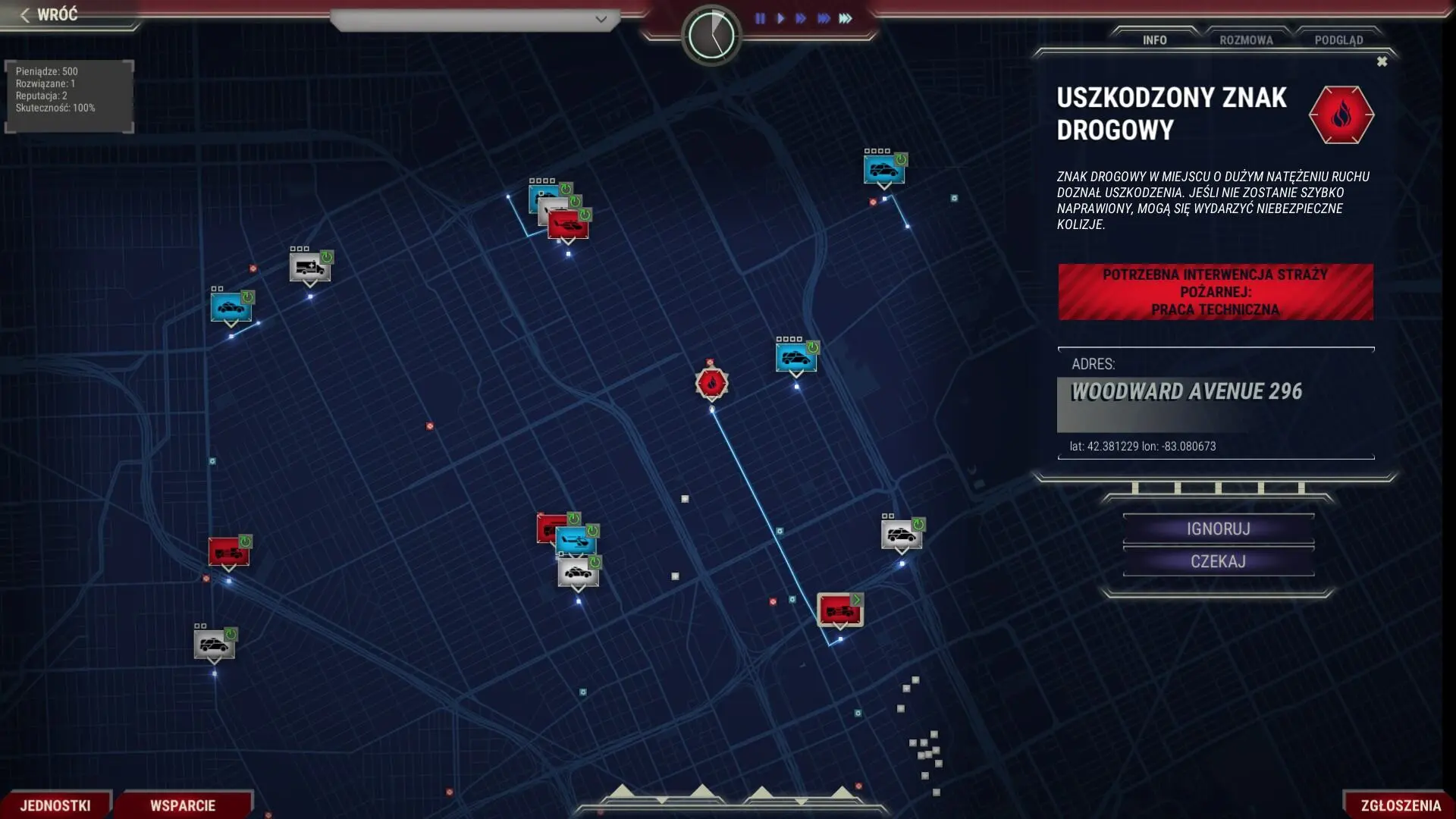Set maximum game speed with the rightmost arrows
This screenshot has width=1456, height=819.
(847, 19)
